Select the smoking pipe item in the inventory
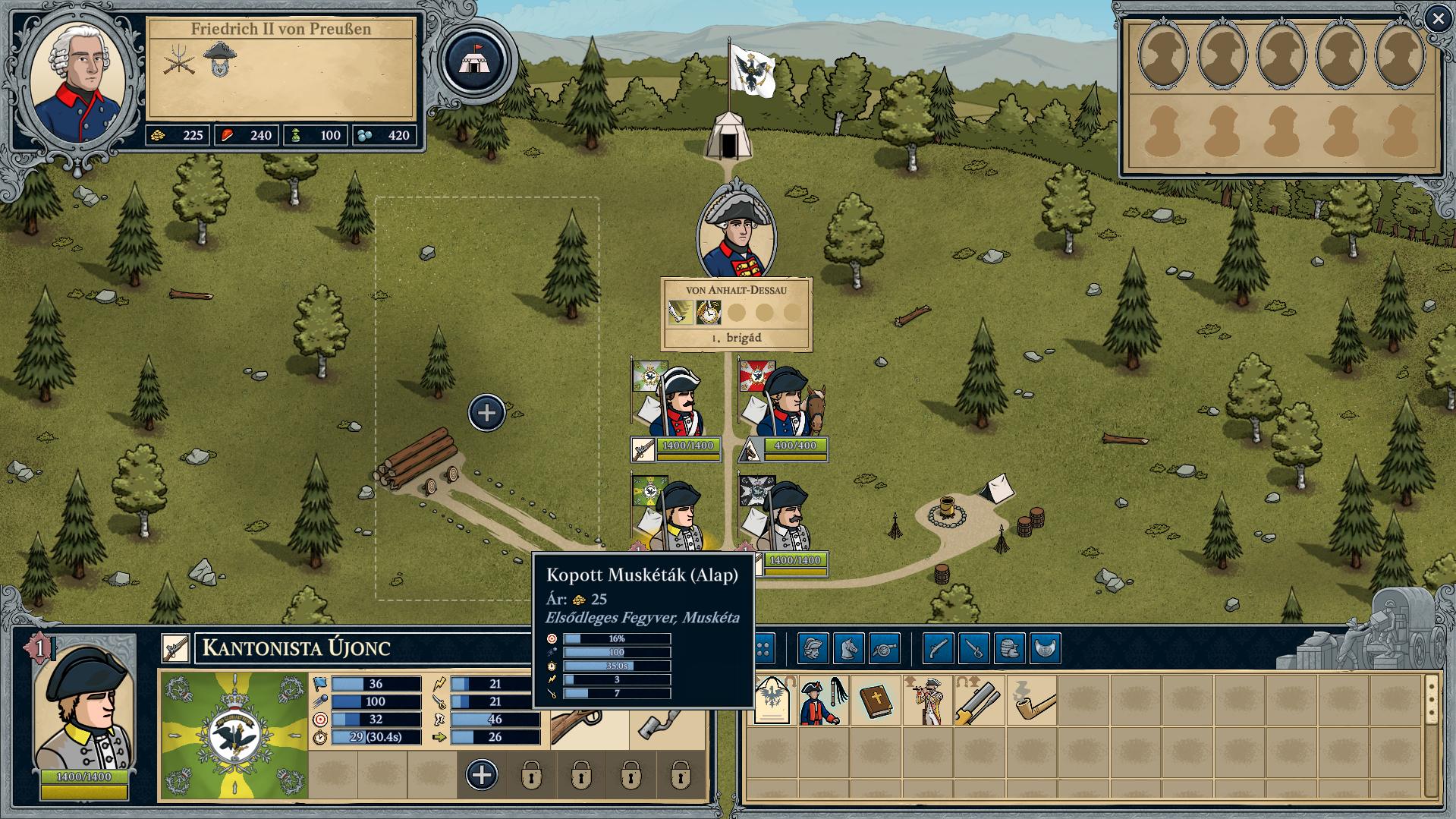This screenshot has width=1456, height=819. [1033, 701]
